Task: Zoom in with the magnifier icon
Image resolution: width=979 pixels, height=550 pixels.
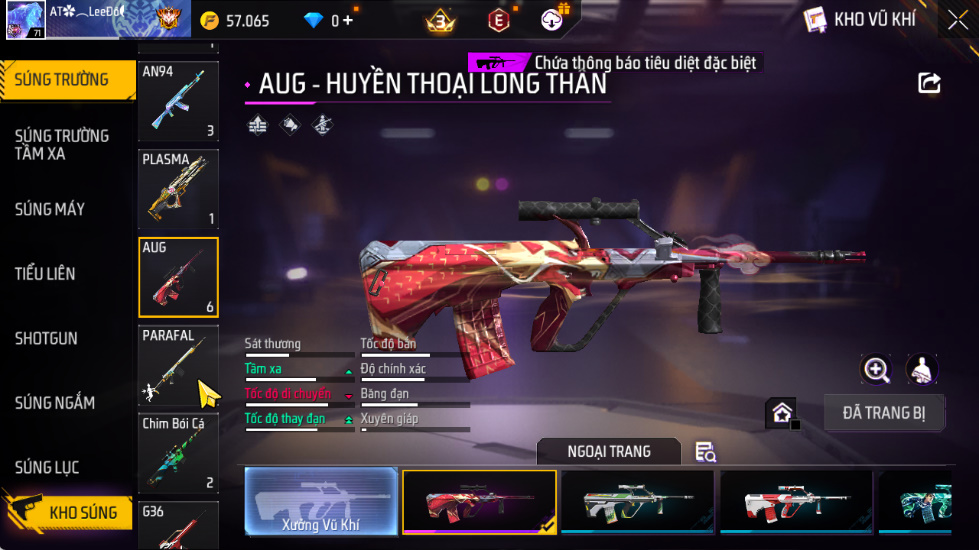Action: pyautogui.click(x=877, y=369)
